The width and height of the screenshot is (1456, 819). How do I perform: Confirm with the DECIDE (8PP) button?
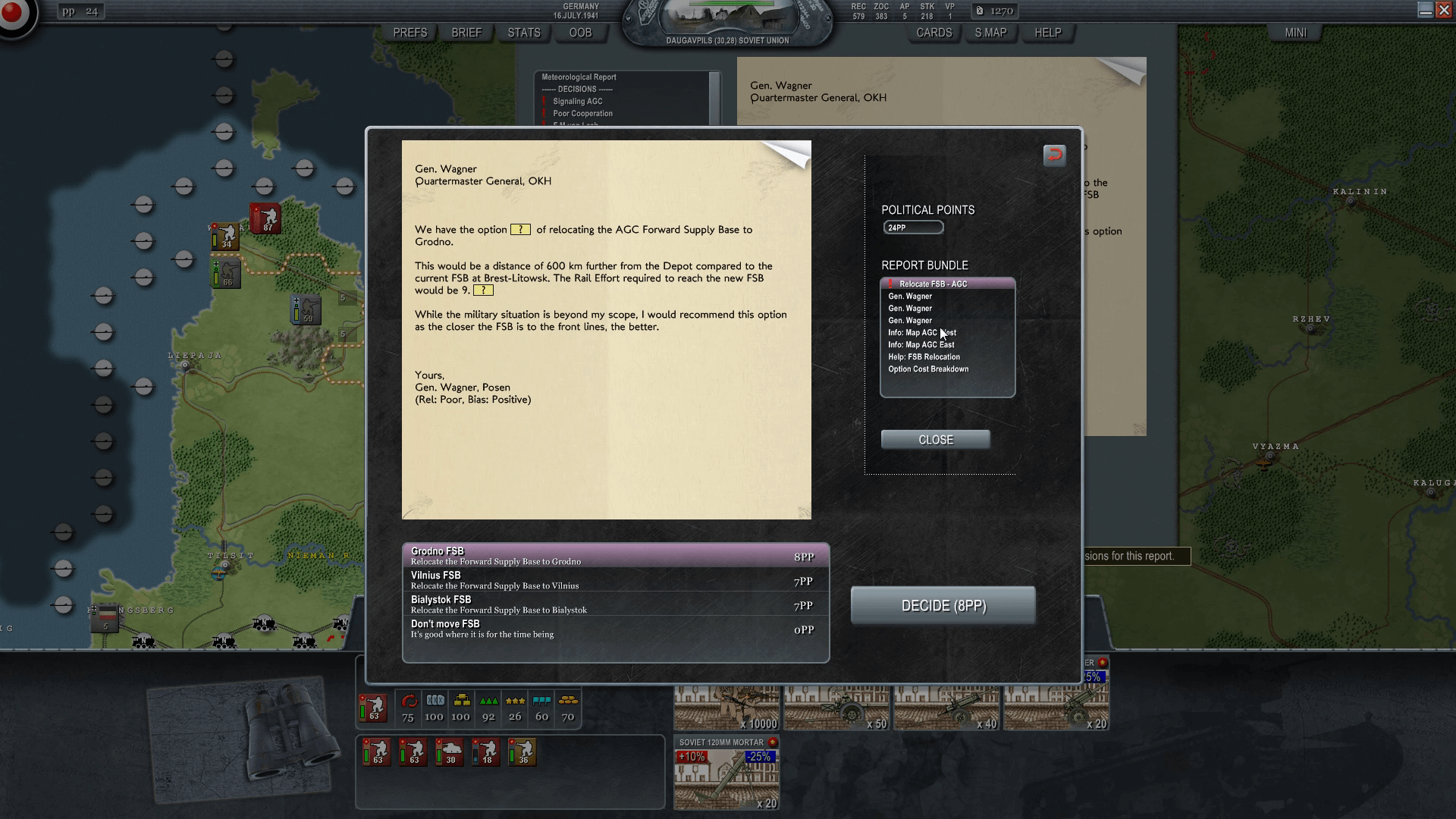pyautogui.click(x=943, y=606)
